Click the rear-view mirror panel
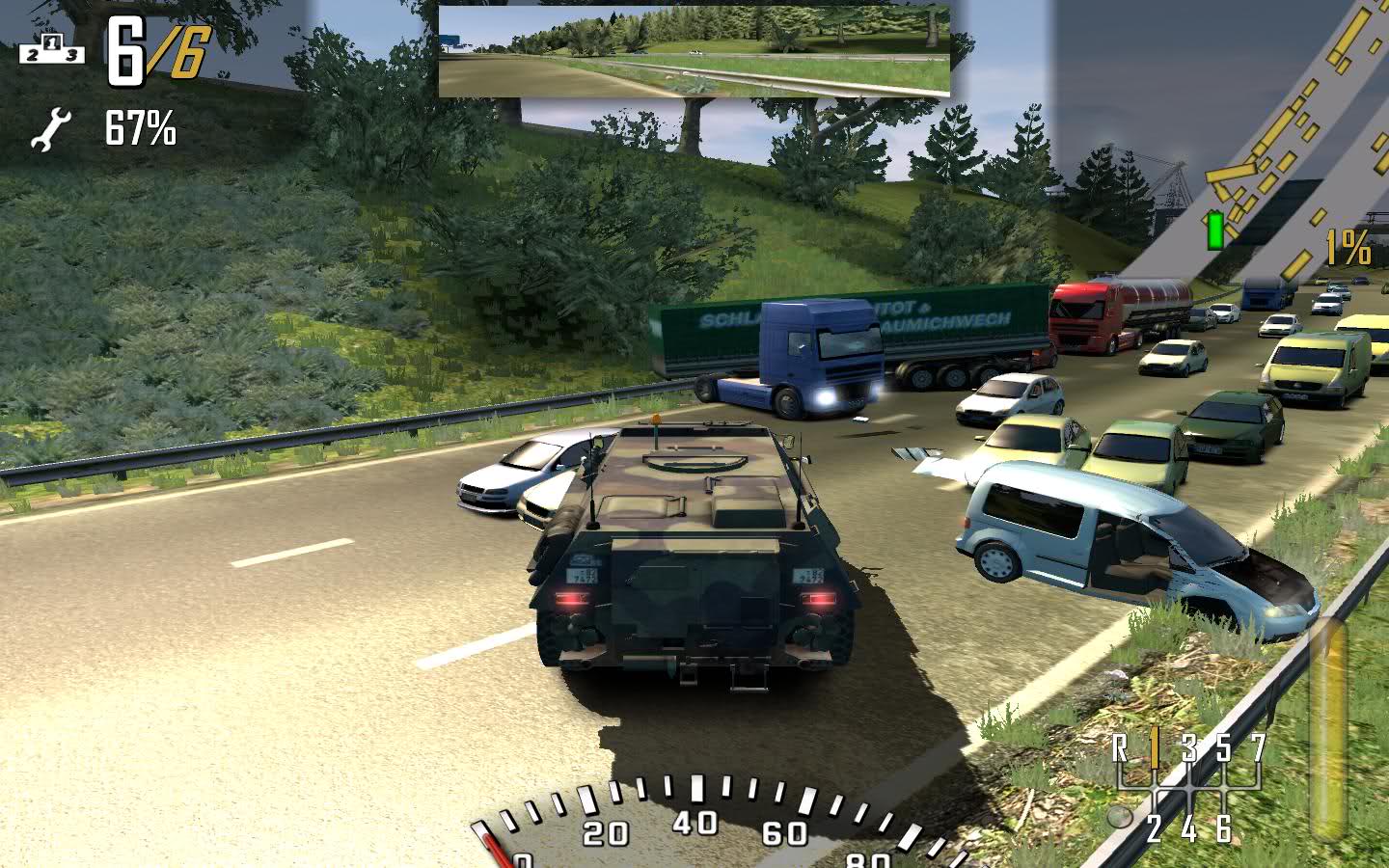Image resolution: width=1389 pixels, height=868 pixels. [x=694, y=51]
